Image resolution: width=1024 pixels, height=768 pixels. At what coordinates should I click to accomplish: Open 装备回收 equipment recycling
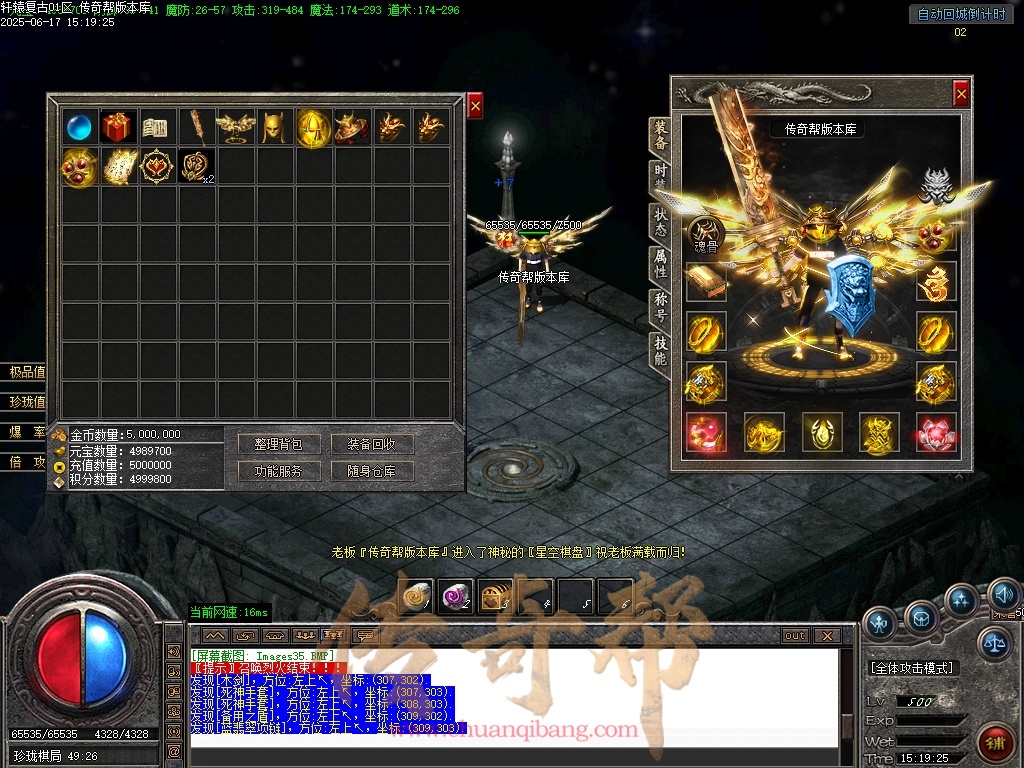[372, 444]
